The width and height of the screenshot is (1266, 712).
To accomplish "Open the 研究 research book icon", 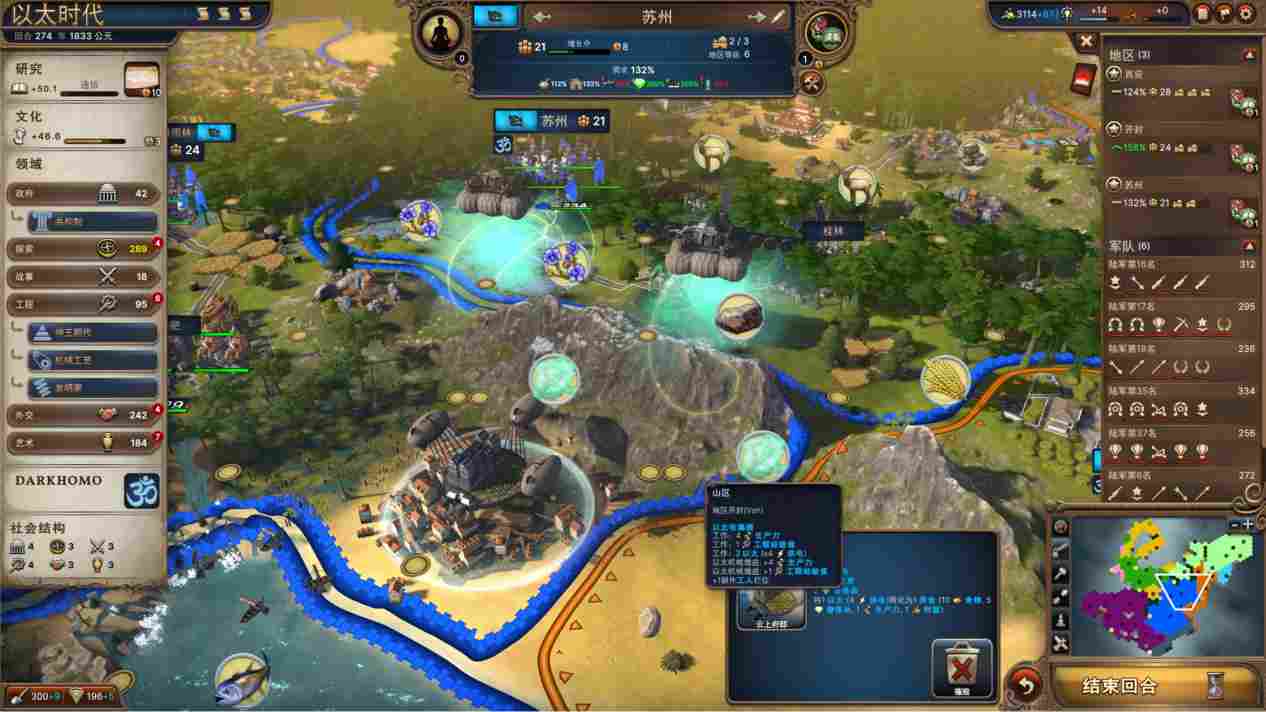I will click(x=142, y=79).
